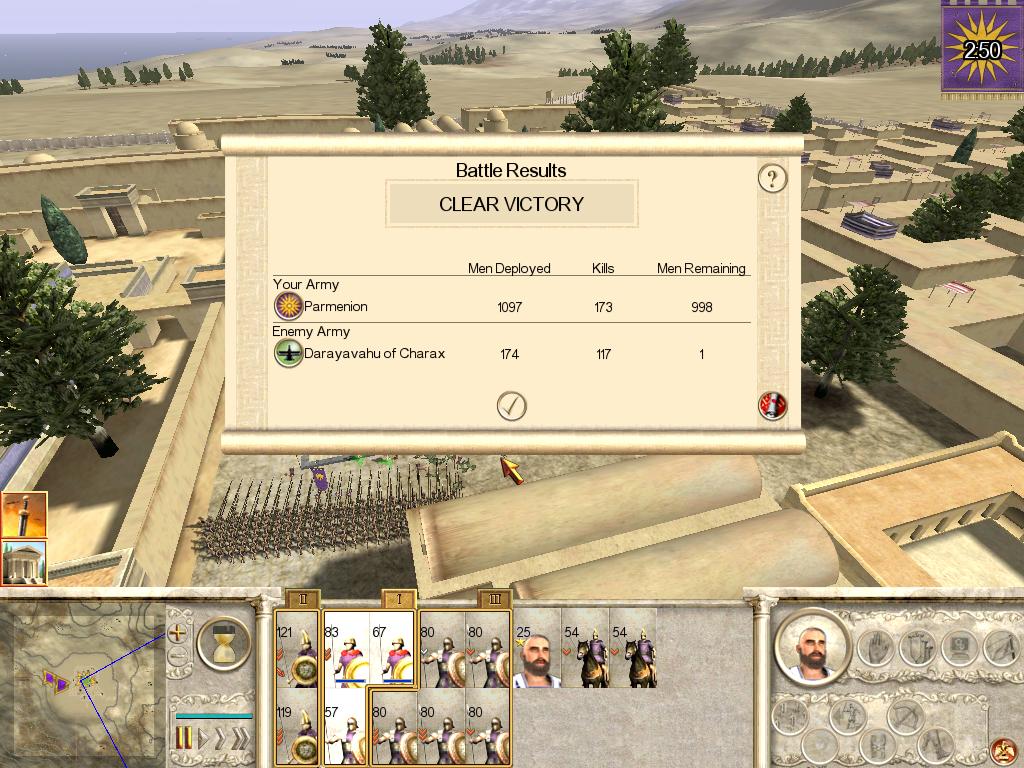Screen dimensions: 1024x768
Task: Select the general's unit card with 25 men
Action: (x=537, y=649)
